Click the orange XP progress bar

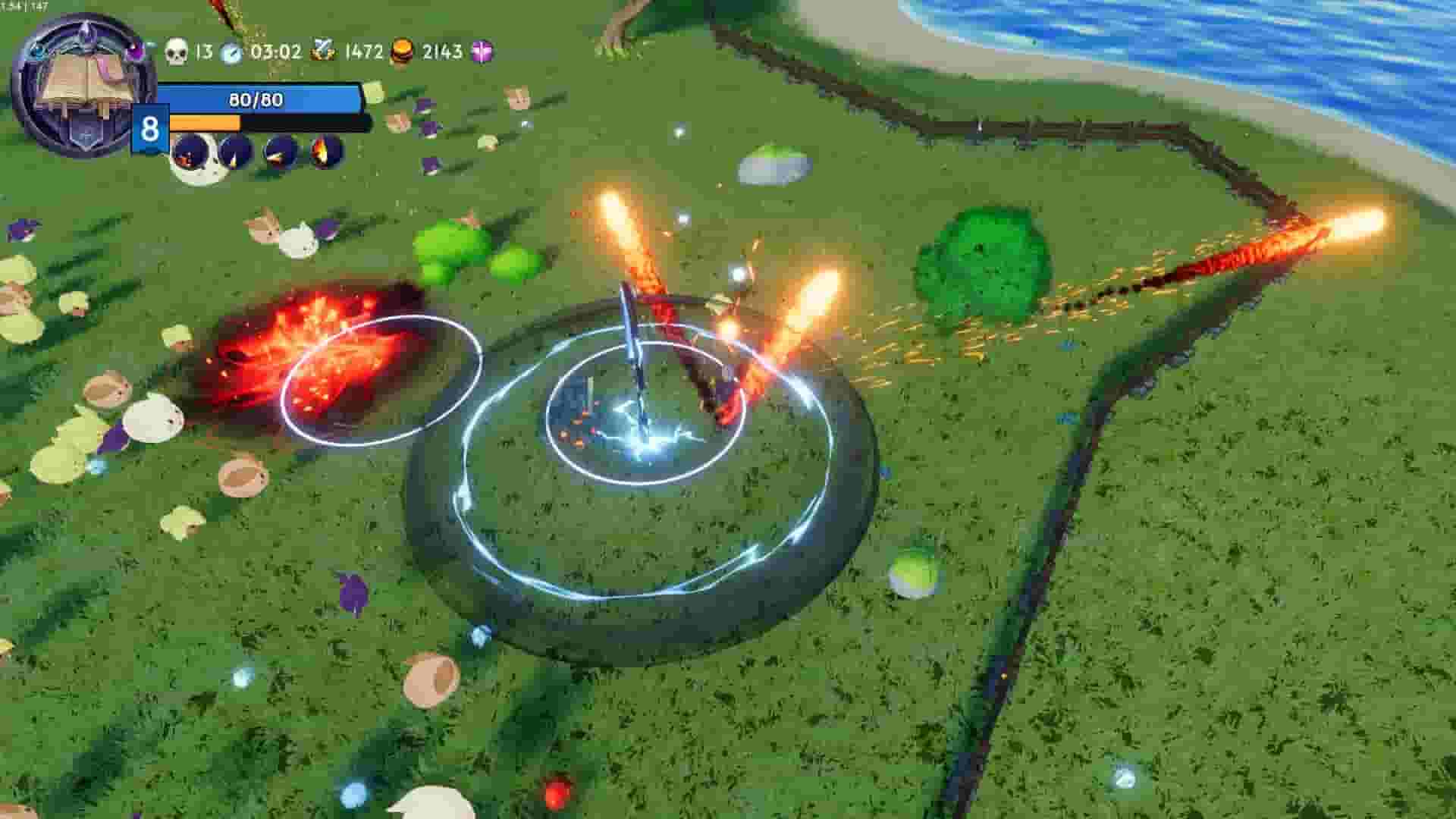point(205,124)
